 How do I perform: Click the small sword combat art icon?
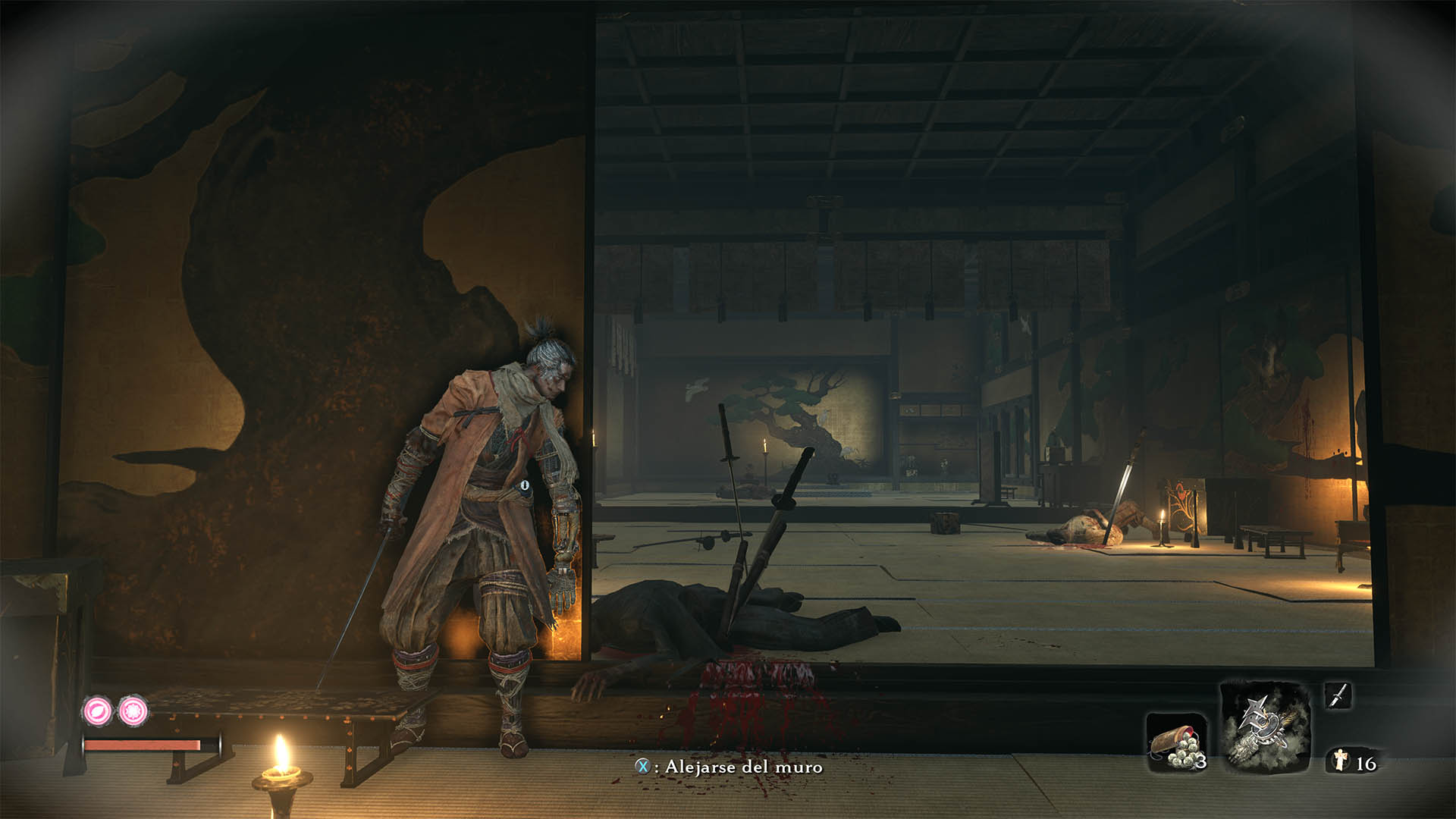coord(1338,695)
